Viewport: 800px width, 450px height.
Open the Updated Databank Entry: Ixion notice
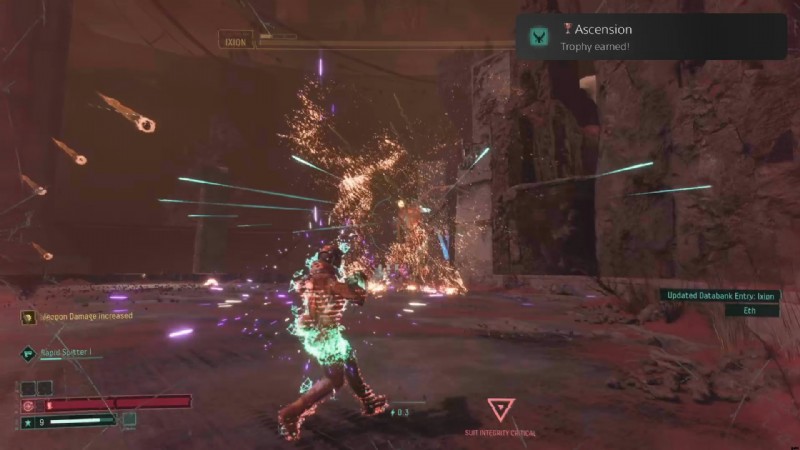point(718,295)
